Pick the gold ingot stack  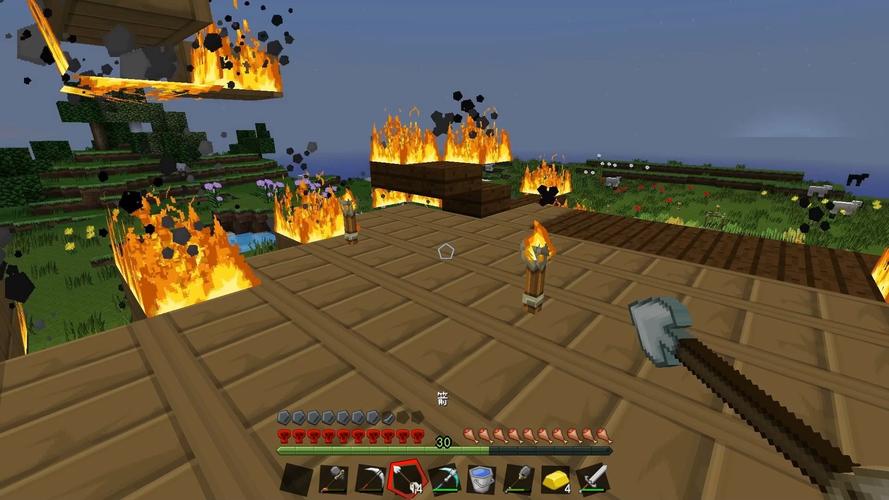(555, 478)
